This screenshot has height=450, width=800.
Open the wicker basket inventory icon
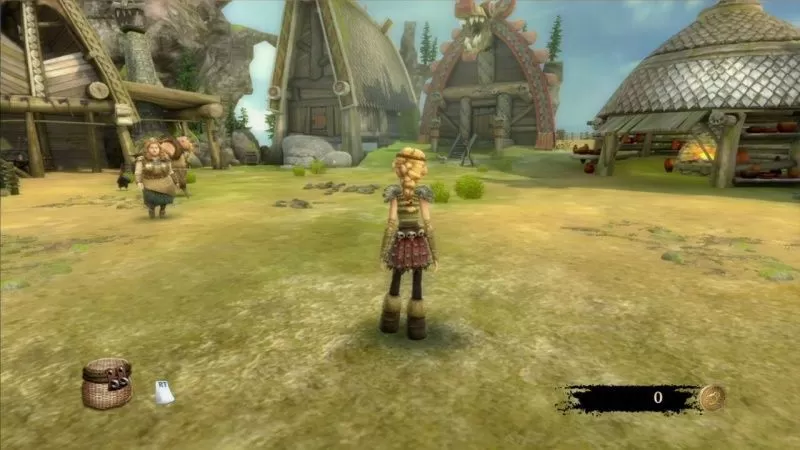point(107,384)
